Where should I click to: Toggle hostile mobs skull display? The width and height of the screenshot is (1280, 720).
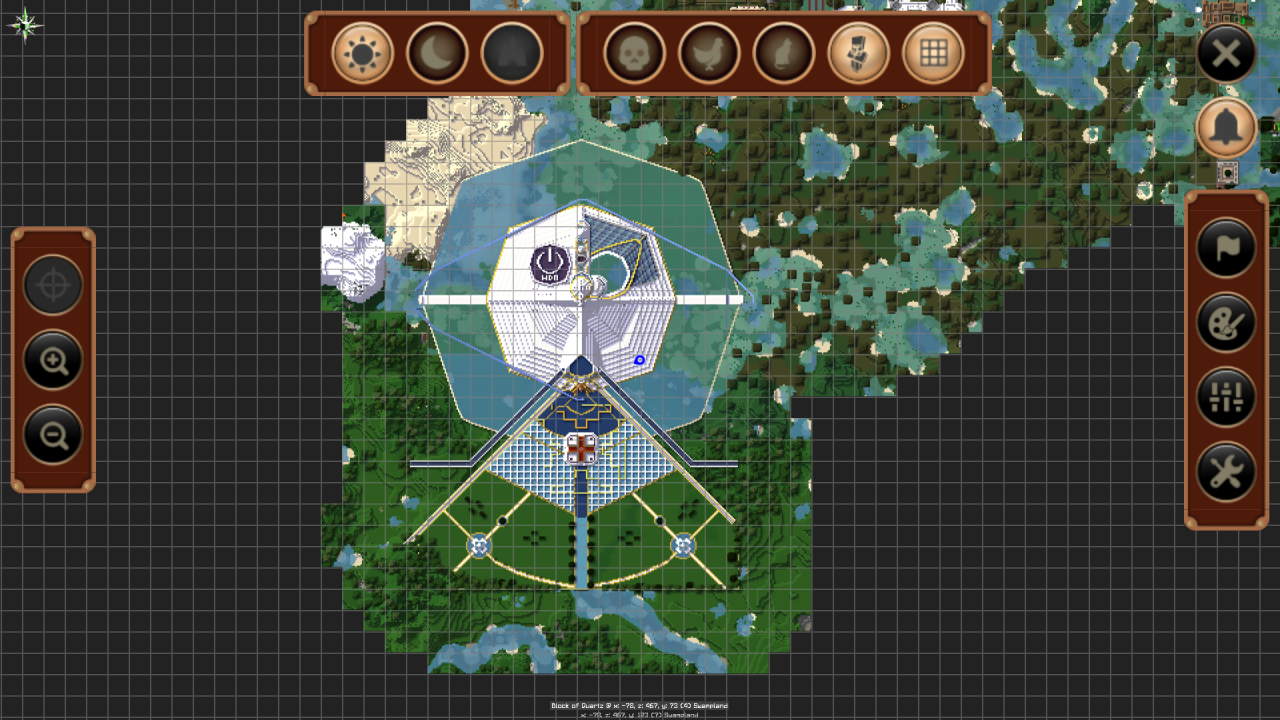(634, 53)
